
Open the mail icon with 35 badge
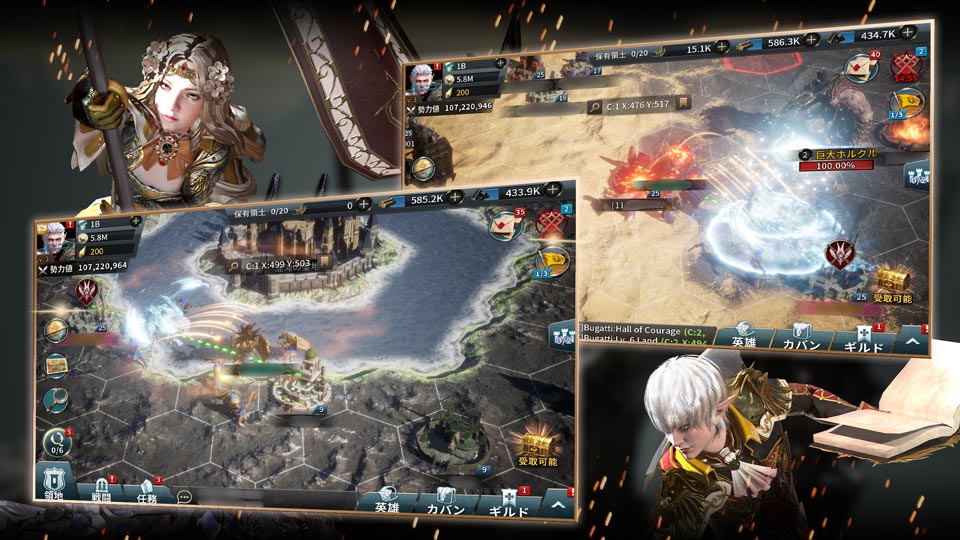tap(507, 225)
